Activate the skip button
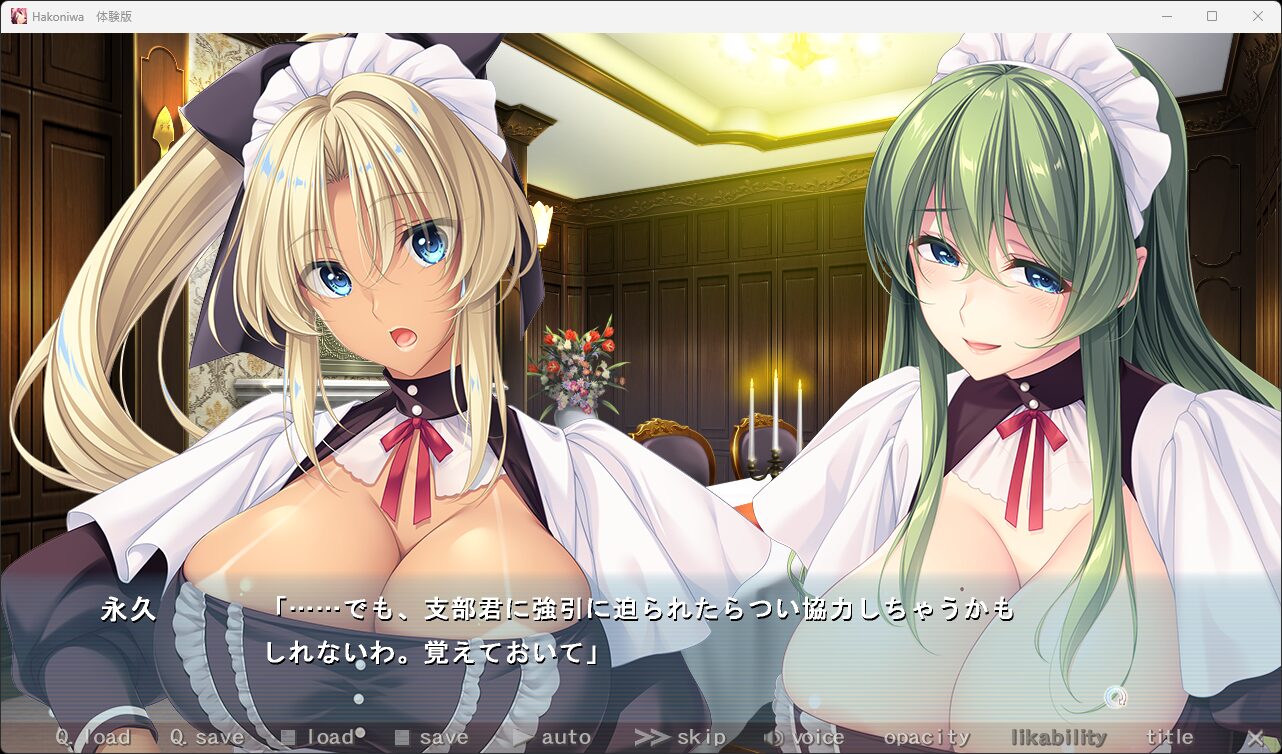Image resolution: width=1282 pixels, height=754 pixels. click(680, 738)
